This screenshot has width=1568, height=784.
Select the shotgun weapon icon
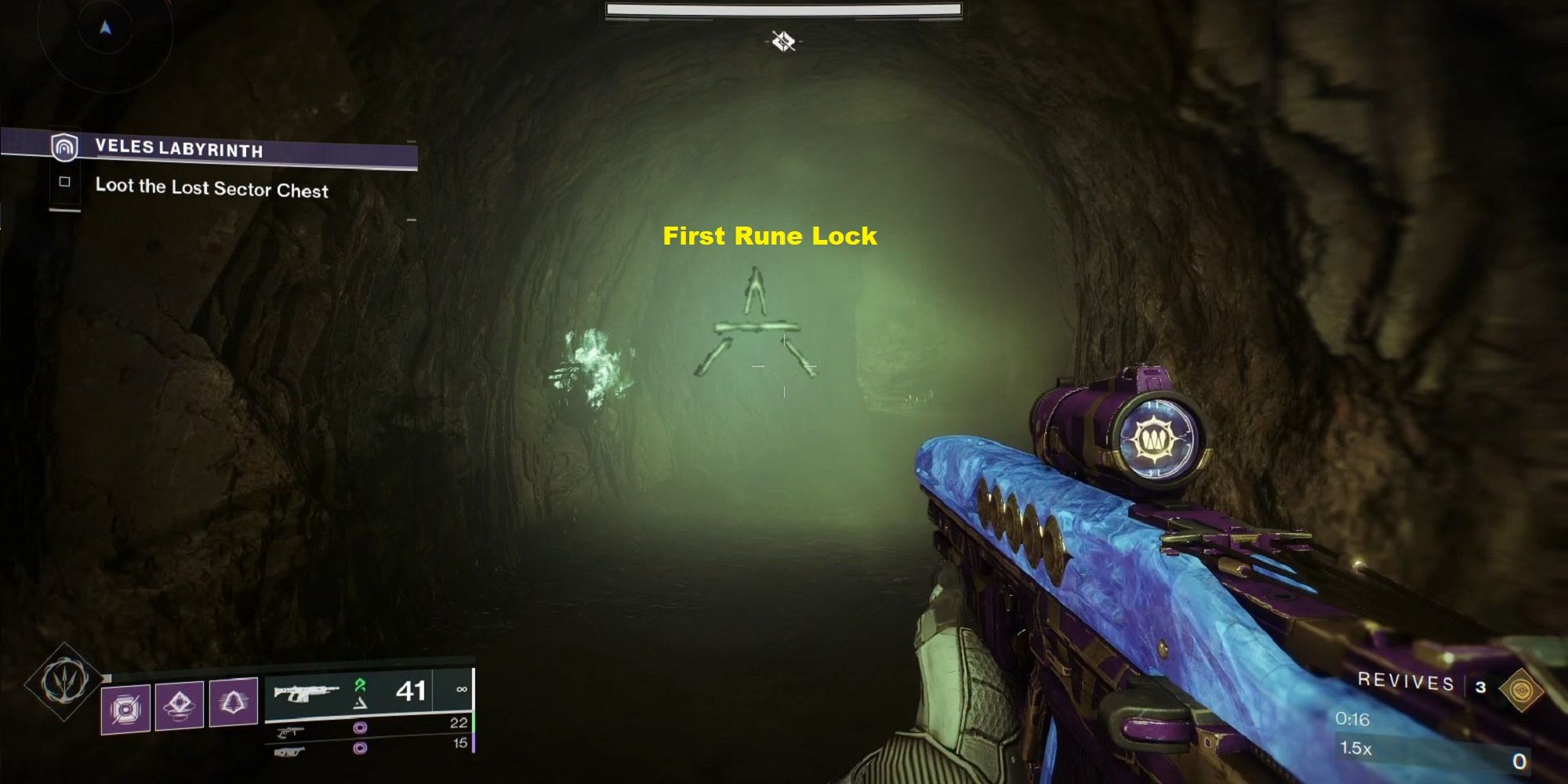coord(290,752)
